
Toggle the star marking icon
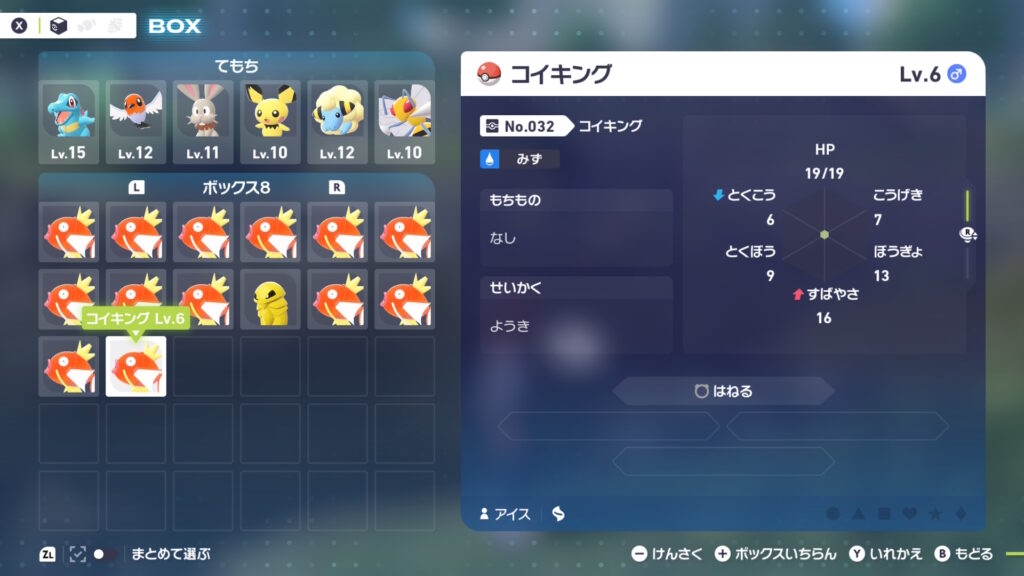[935, 514]
